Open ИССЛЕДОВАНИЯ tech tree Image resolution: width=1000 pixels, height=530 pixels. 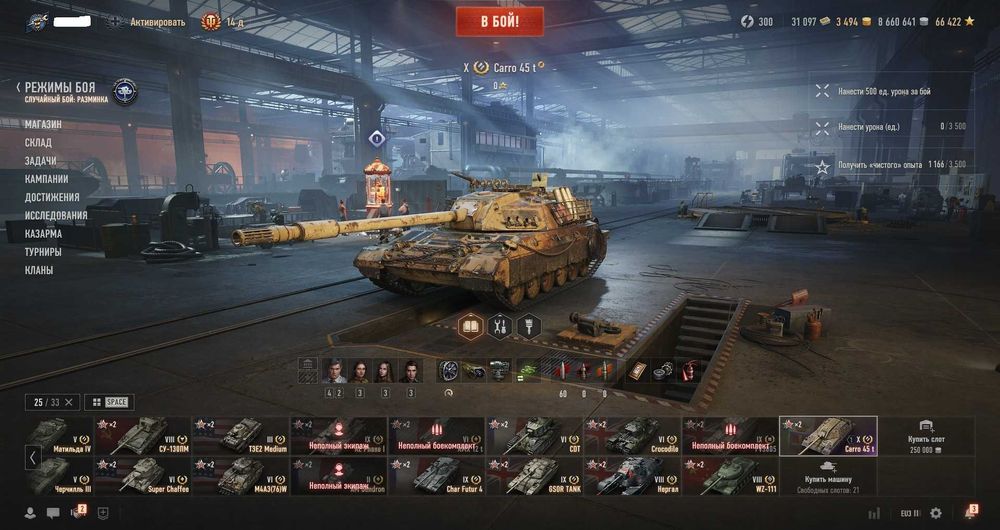[x=56, y=215]
